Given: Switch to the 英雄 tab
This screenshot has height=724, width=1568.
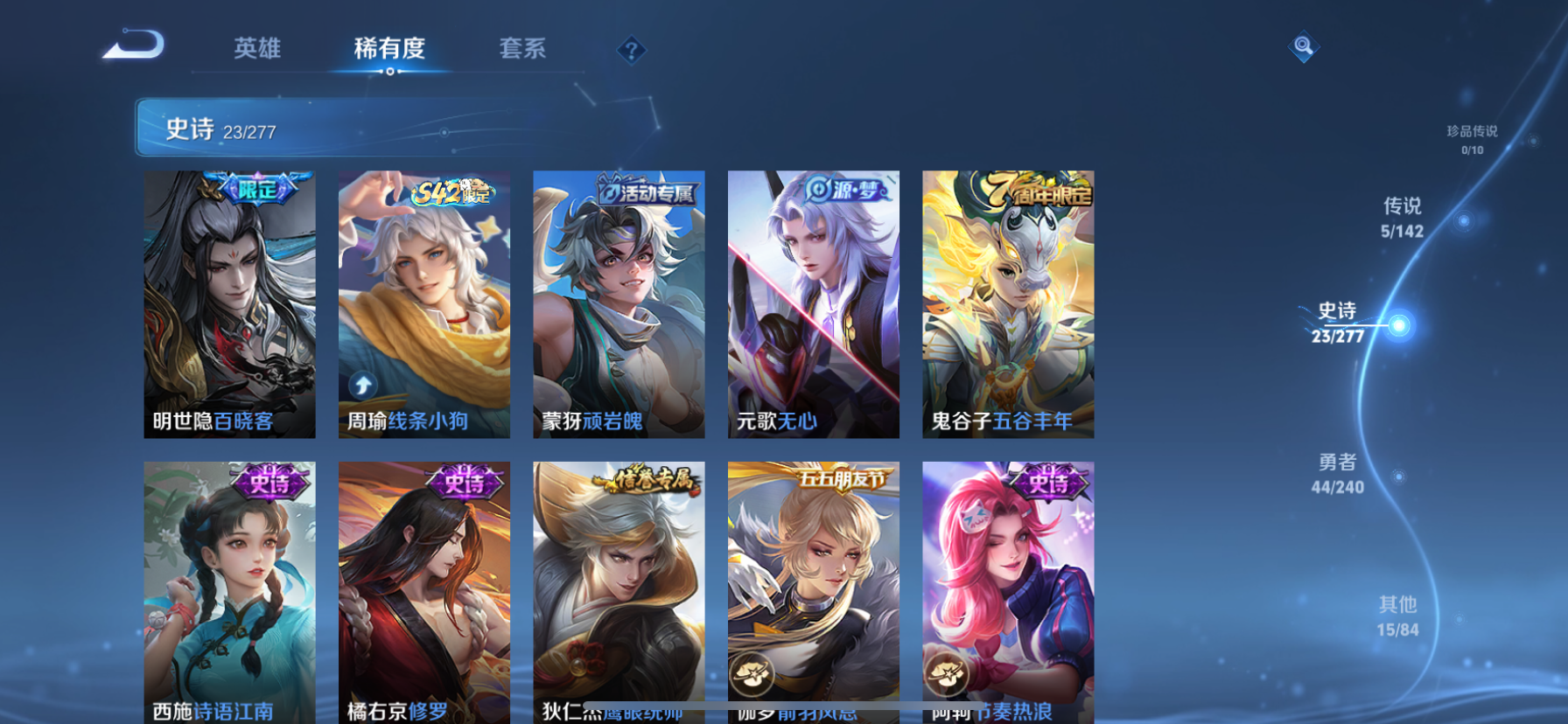Looking at the screenshot, I should click(257, 50).
